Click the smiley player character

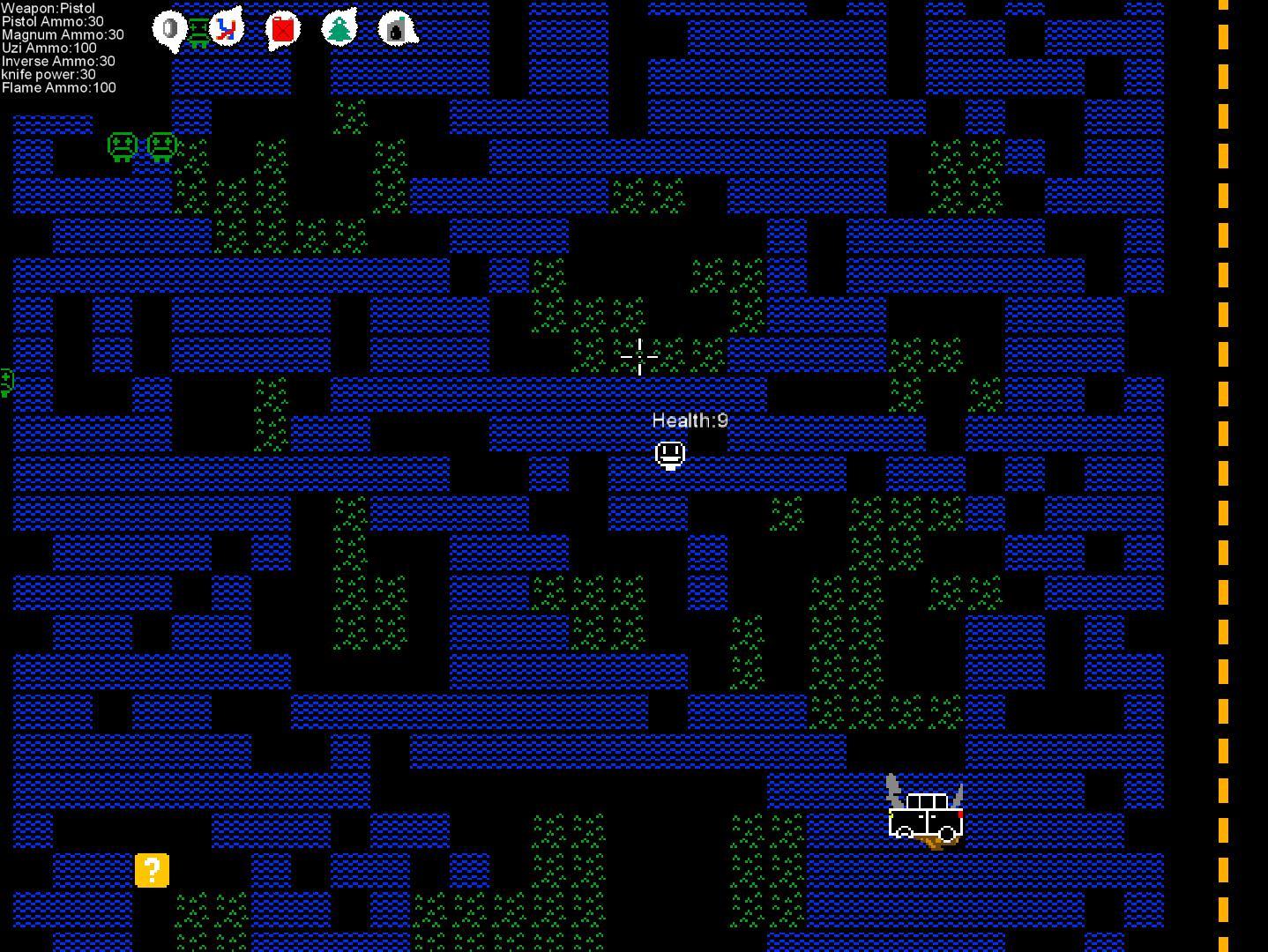coord(670,452)
